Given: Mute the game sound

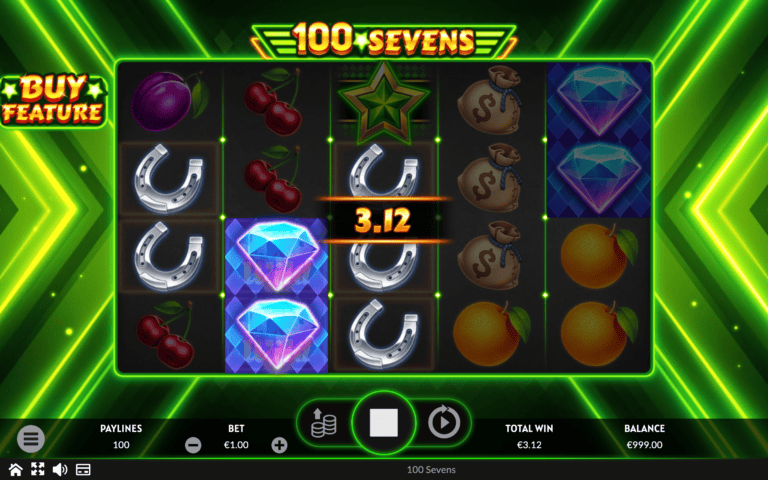Looking at the screenshot, I should pos(59,469).
